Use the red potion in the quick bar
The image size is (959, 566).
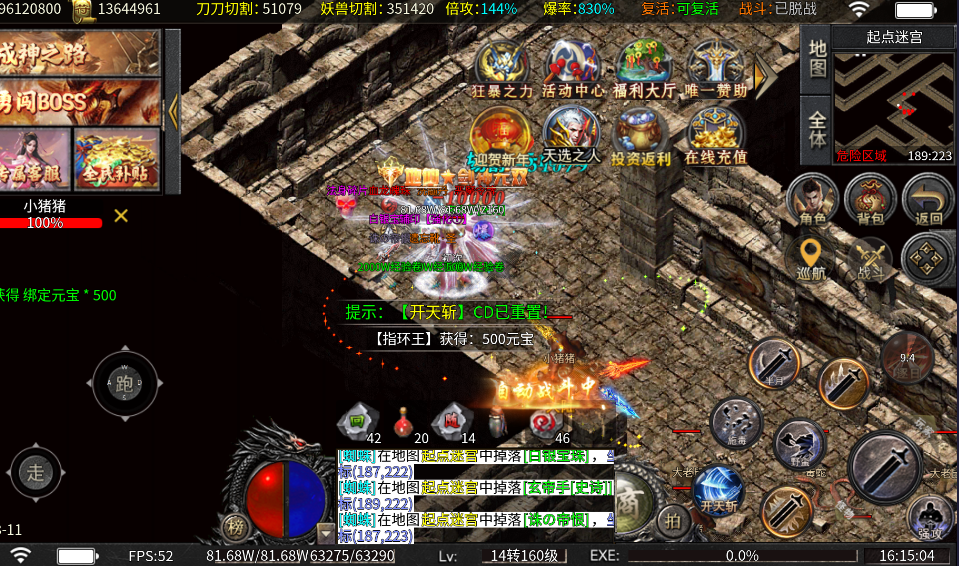[x=404, y=420]
